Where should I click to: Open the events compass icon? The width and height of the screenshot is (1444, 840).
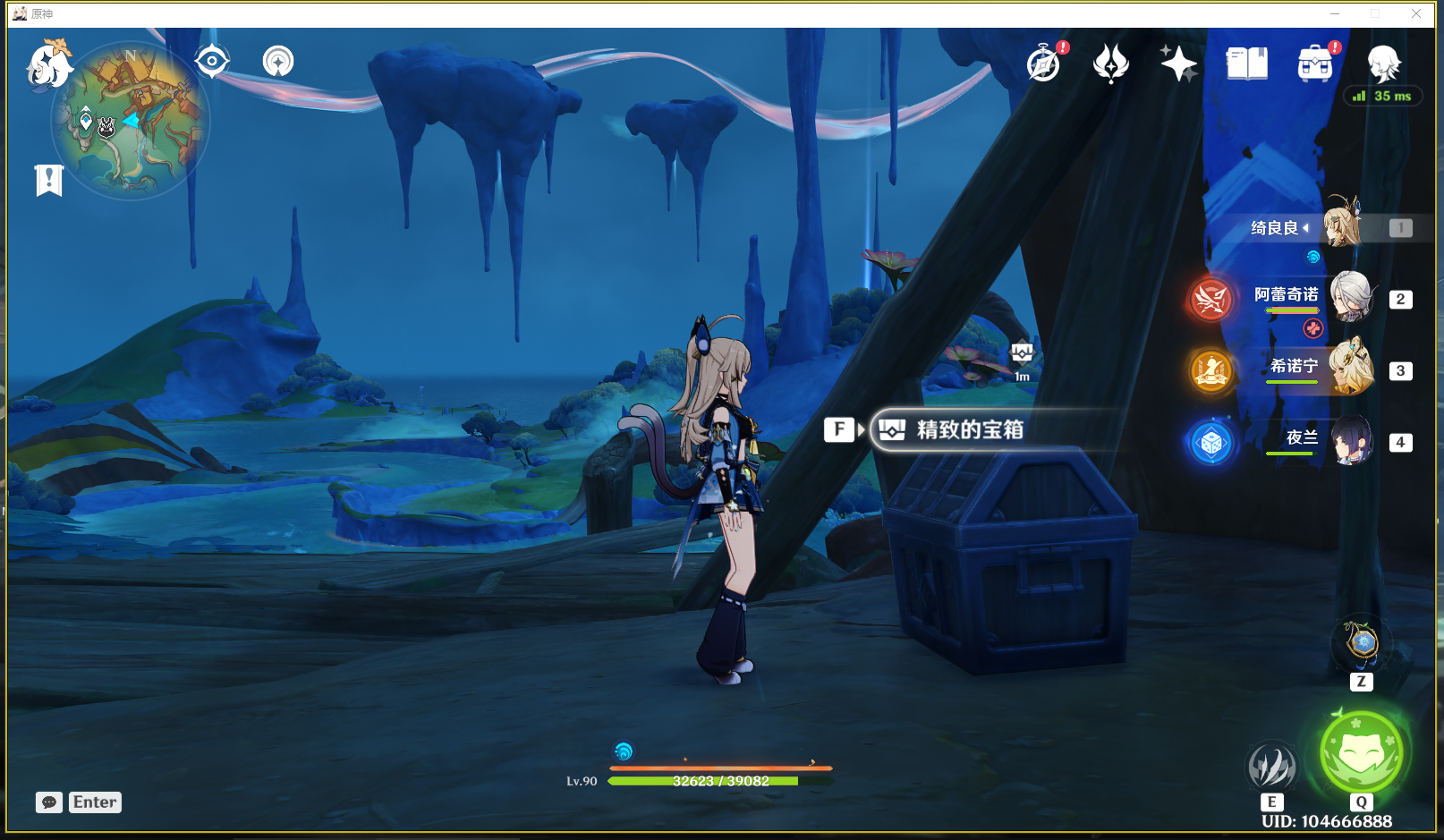(x=1043, y=64)
